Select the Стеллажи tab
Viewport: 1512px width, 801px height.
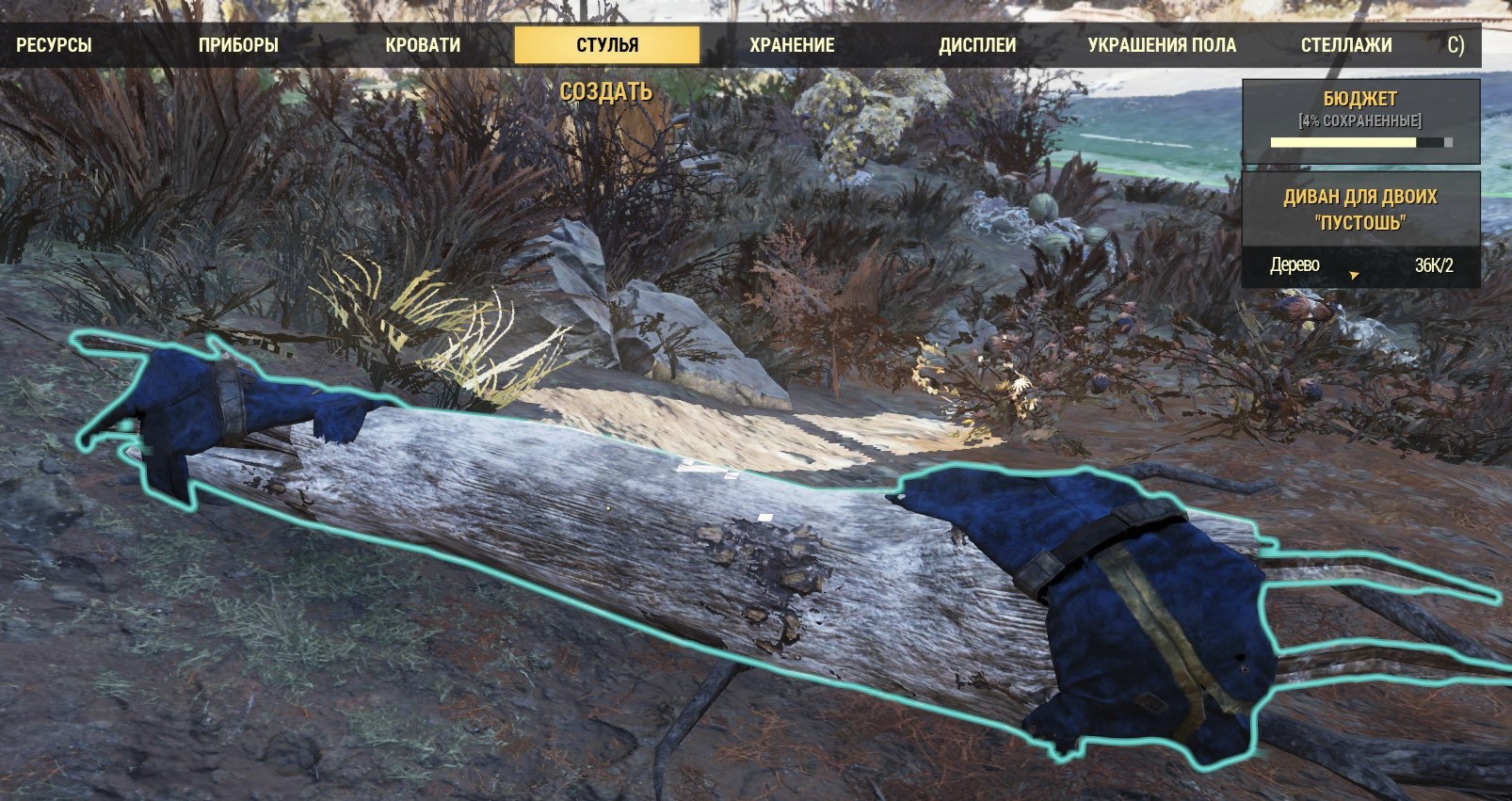pos(1346,45)
